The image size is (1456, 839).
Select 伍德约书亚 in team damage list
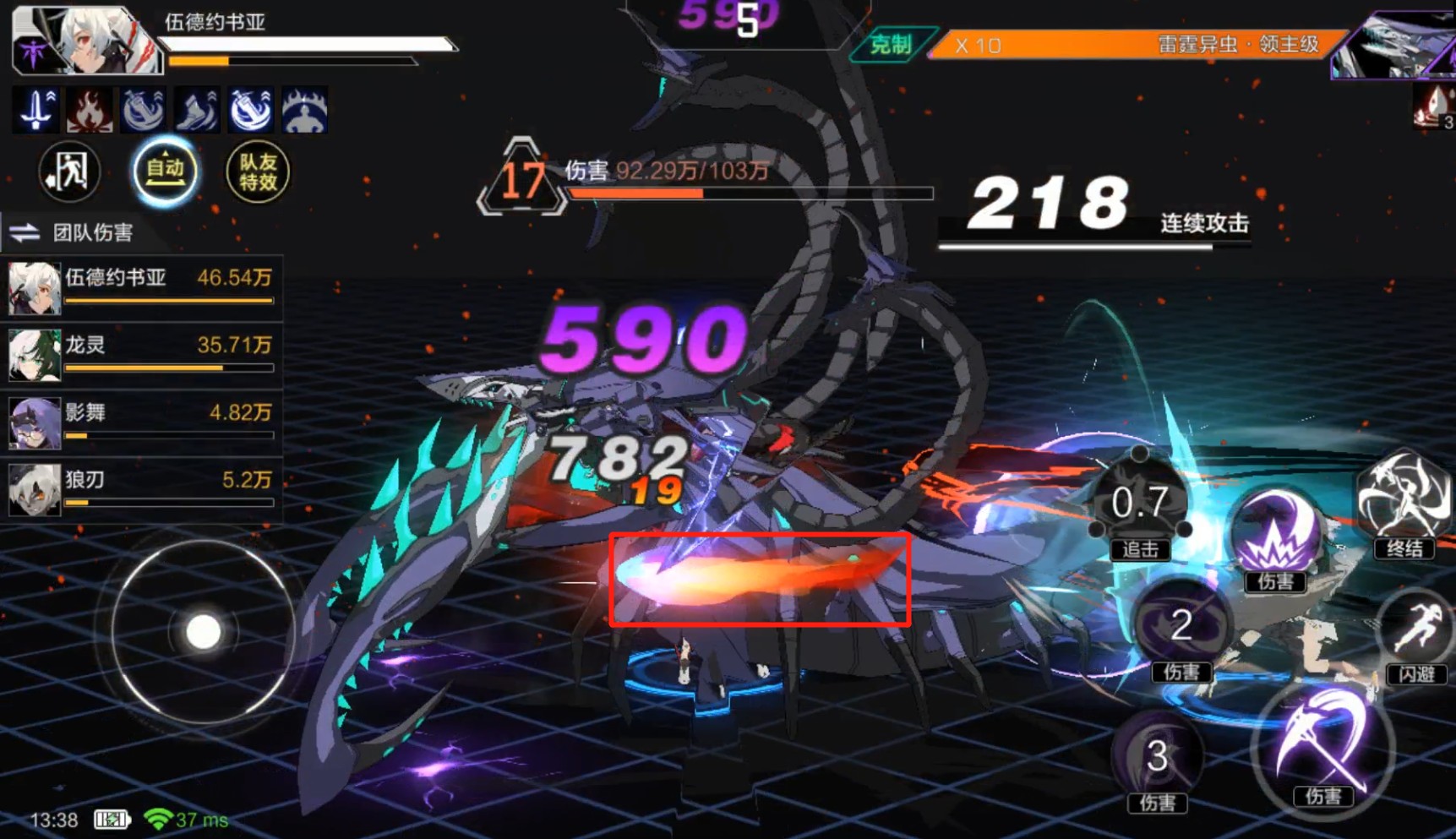[141, 286]
